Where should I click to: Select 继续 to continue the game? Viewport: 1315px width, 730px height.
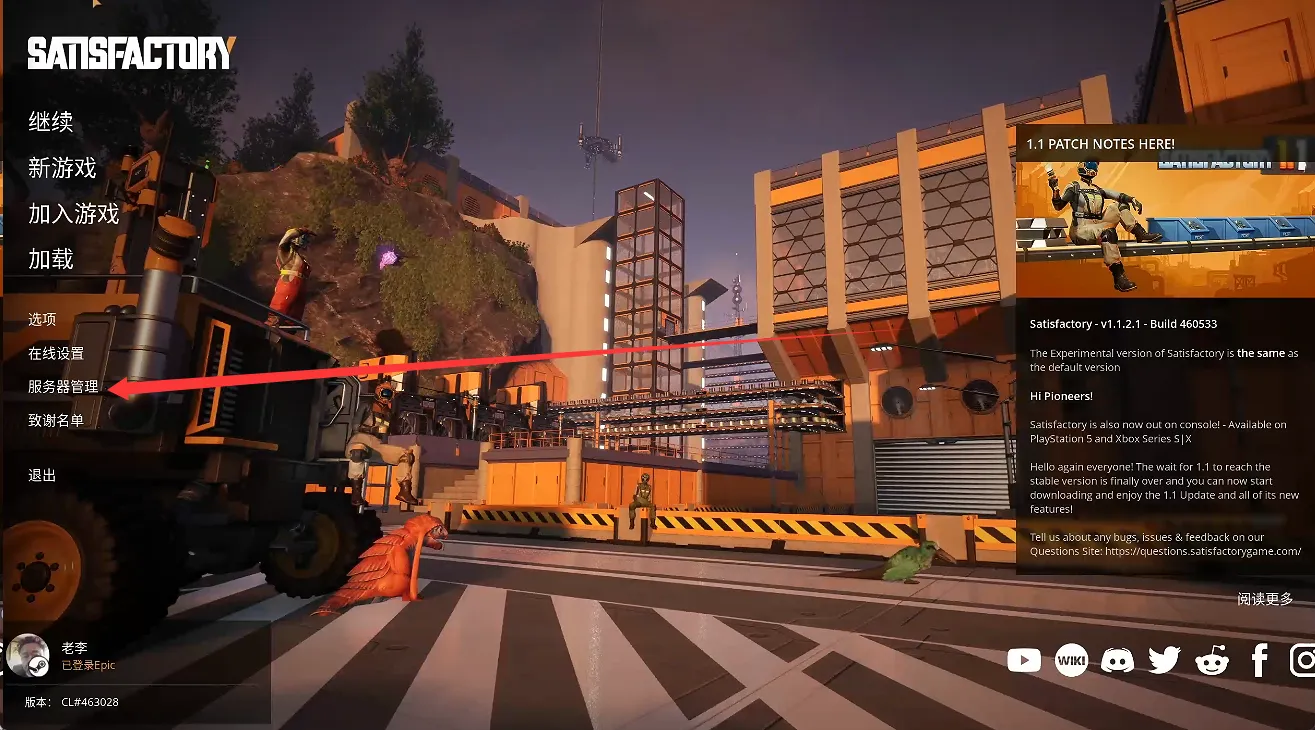coord(51,123)
